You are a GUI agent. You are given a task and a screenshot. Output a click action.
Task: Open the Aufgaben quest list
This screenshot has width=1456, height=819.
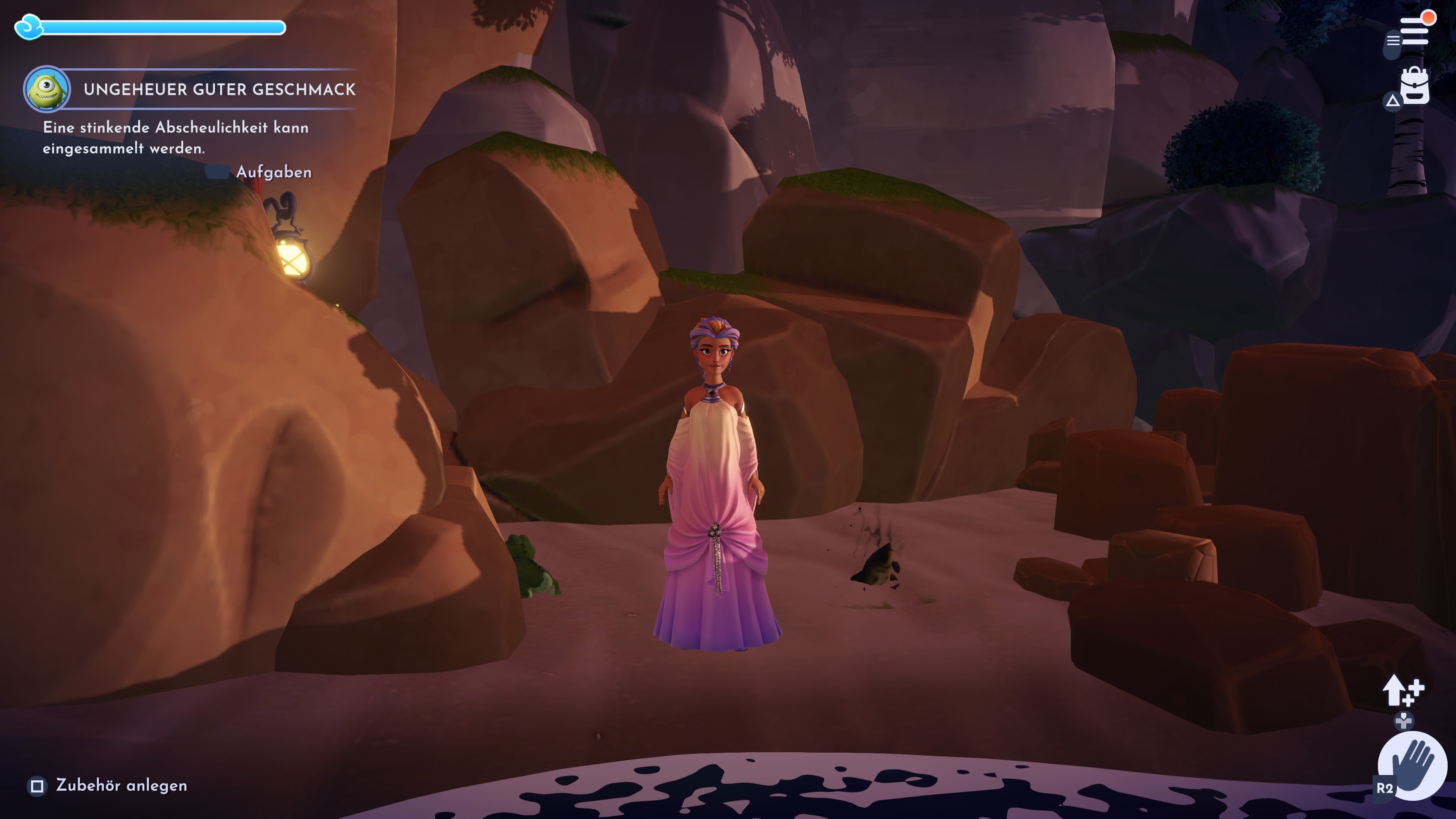coord(273,172)
